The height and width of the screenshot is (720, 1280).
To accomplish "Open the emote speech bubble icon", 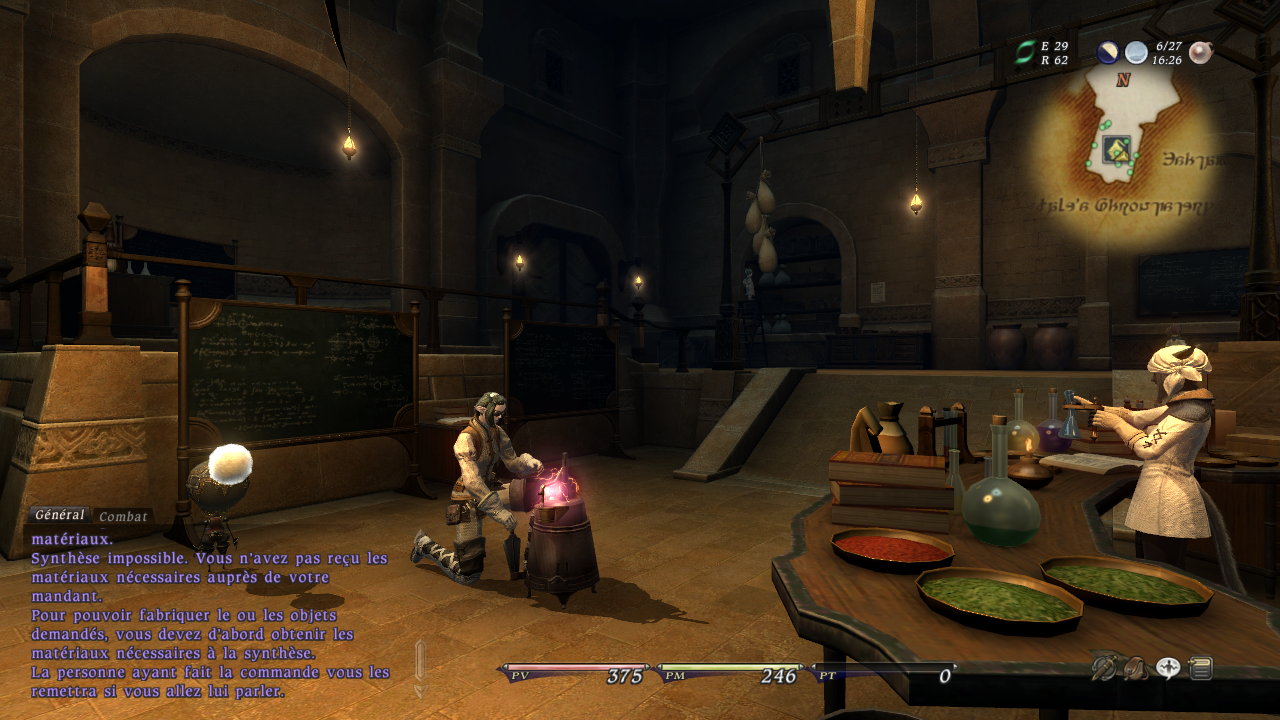I will (x=1168, y=668).
